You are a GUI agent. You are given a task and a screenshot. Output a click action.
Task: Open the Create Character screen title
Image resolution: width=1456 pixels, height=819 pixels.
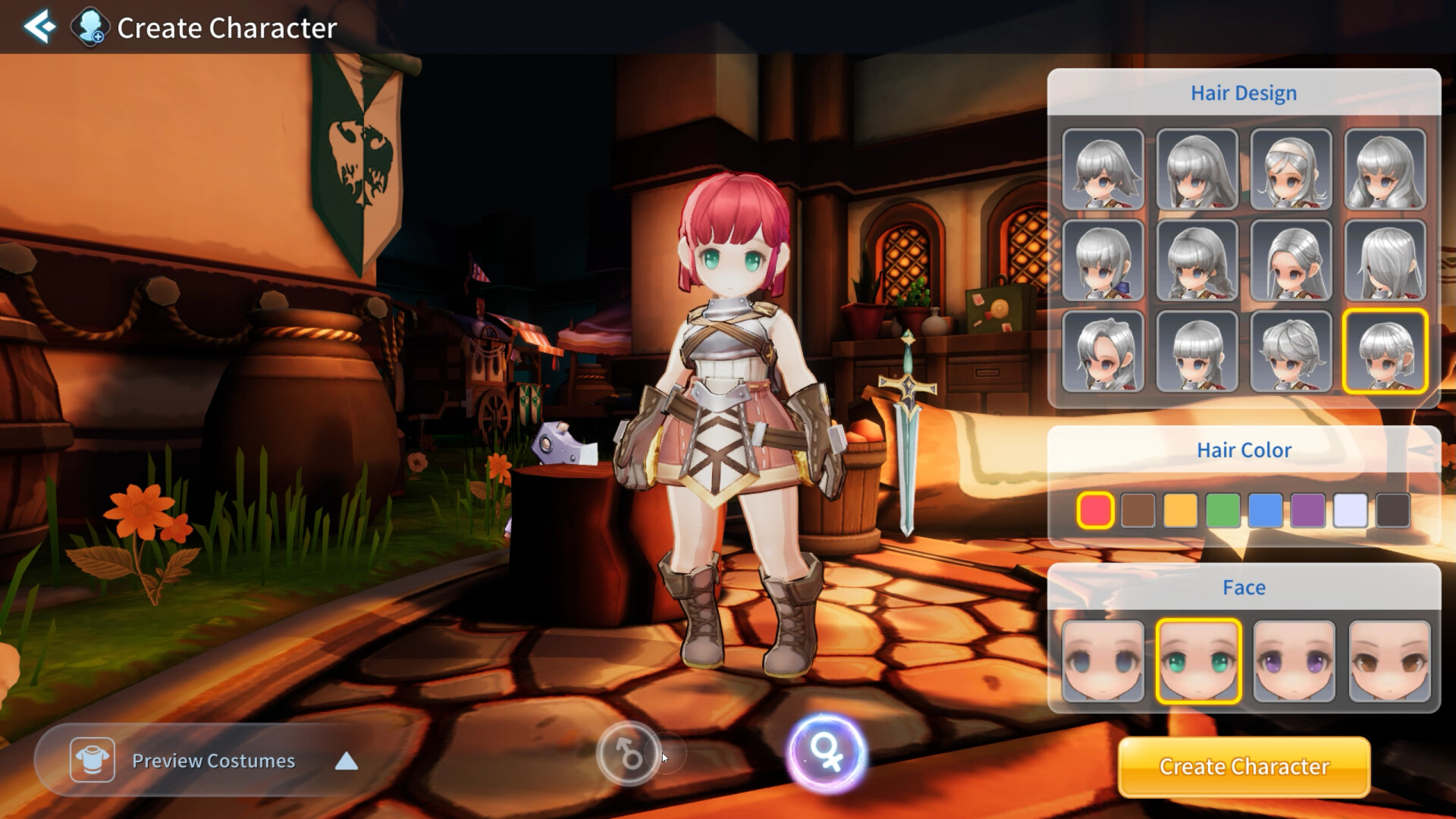(x=225, y=28)
